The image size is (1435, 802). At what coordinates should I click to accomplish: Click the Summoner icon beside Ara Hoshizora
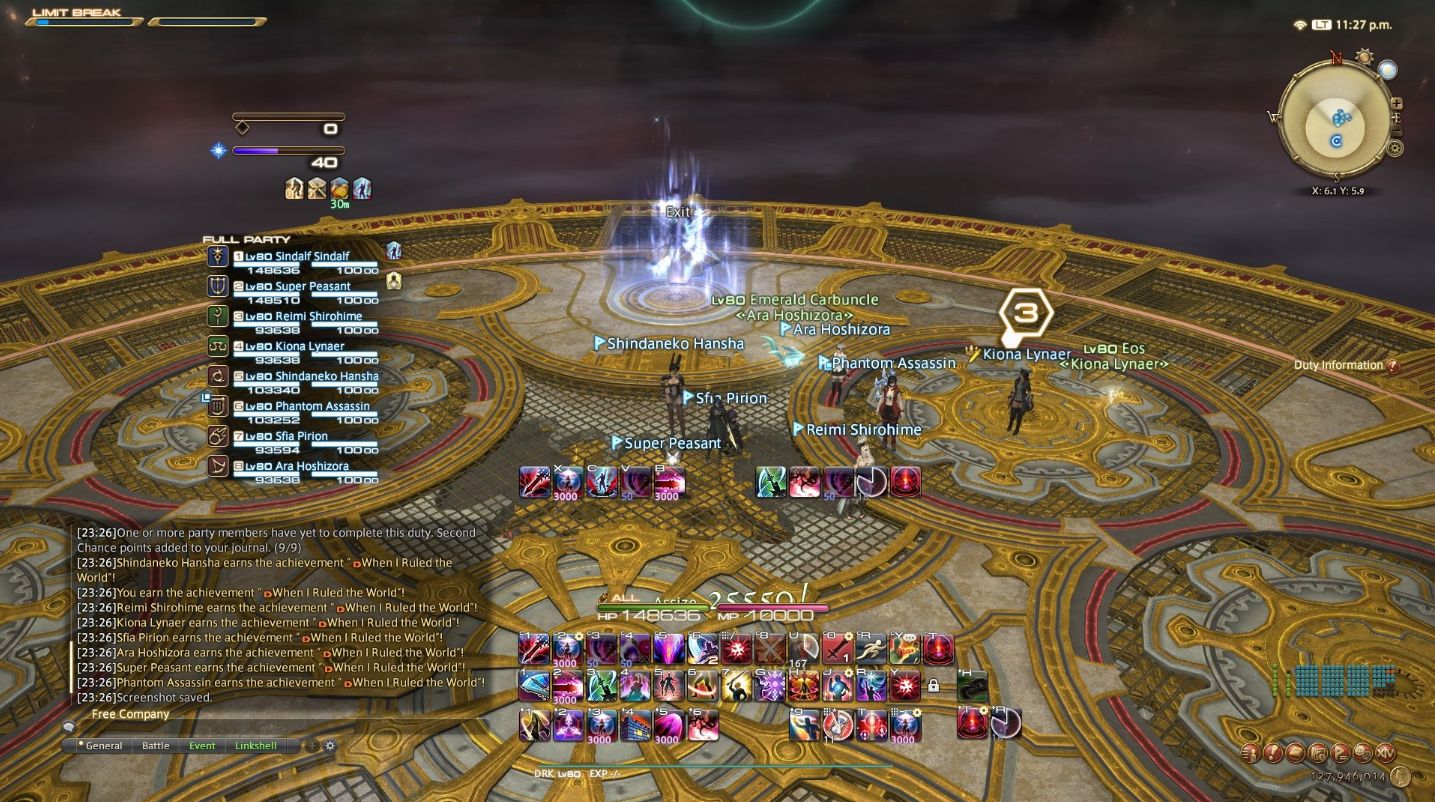pos(220,466)
